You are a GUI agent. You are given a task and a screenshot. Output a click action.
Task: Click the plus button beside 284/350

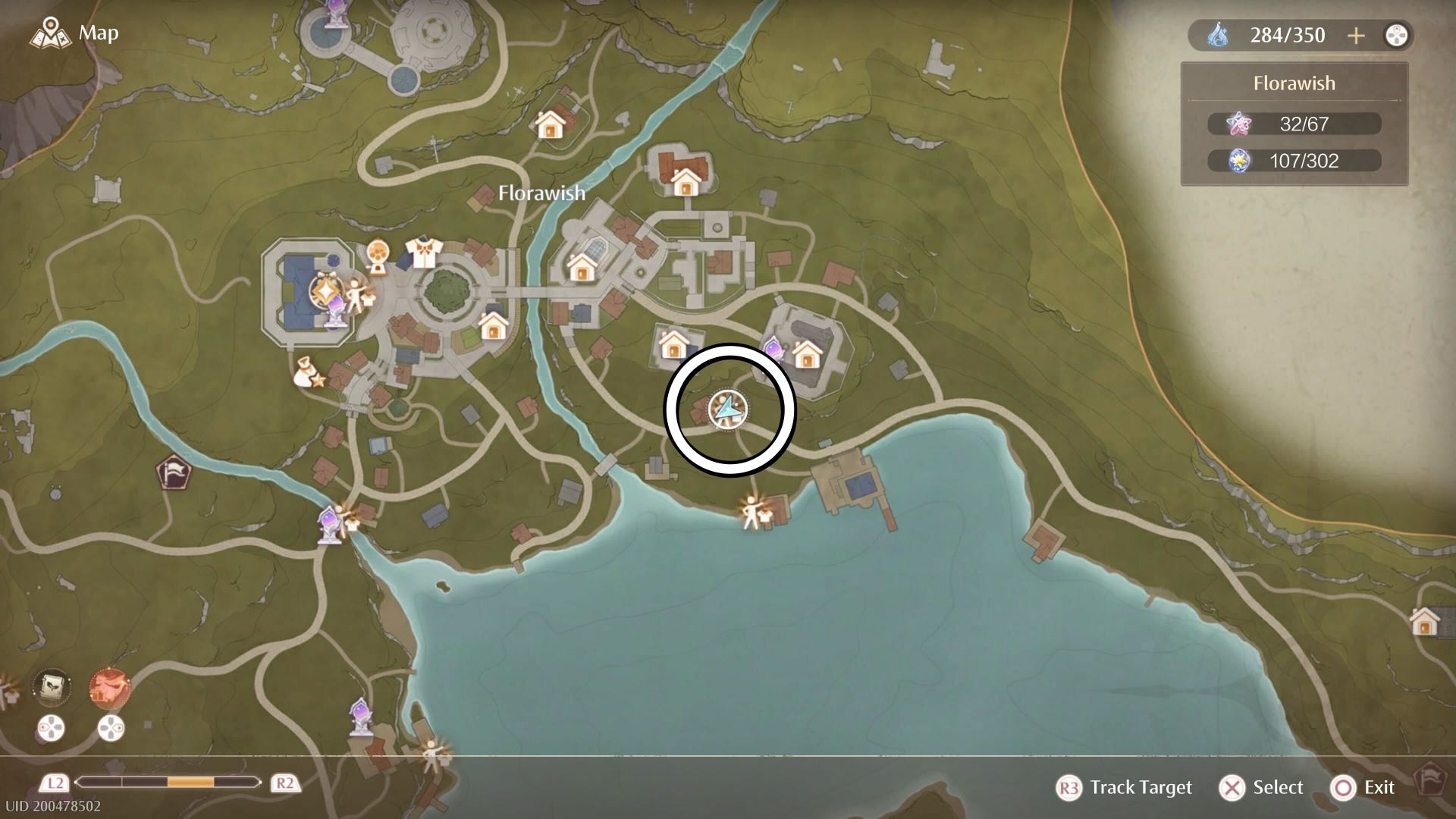point(1356,36)
